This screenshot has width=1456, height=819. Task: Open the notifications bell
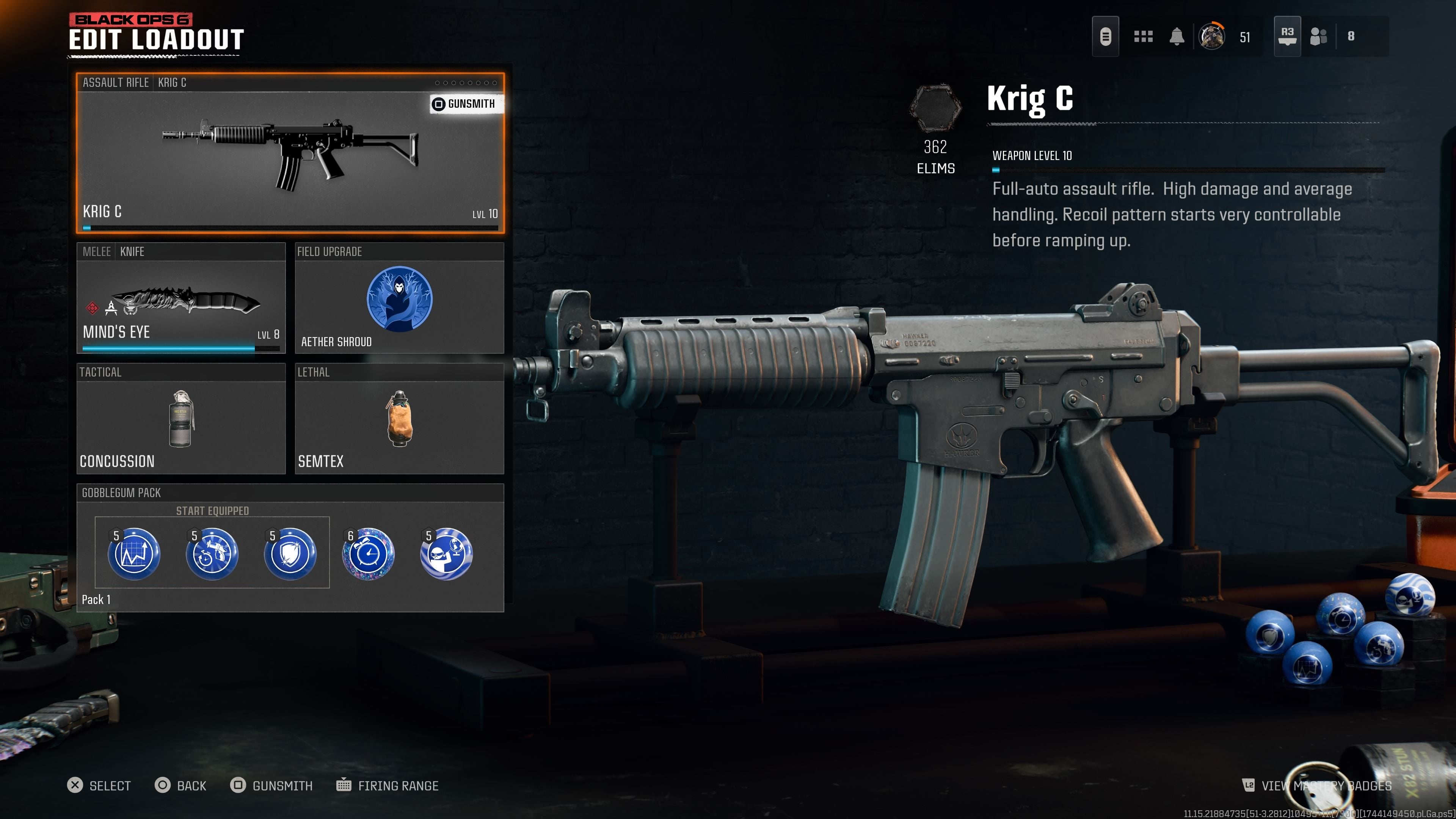[1177, 37]
